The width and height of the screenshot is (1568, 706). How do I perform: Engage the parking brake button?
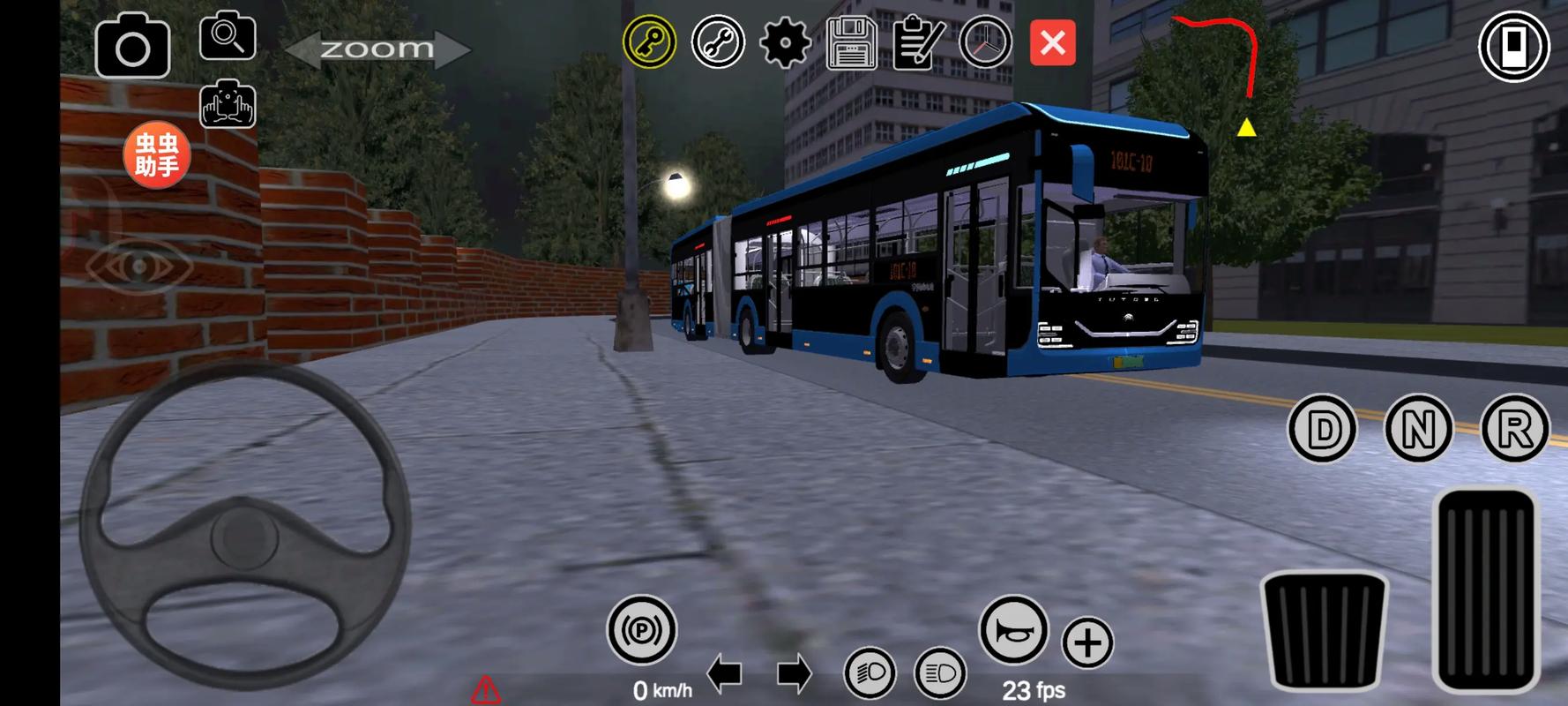(641, 630)
